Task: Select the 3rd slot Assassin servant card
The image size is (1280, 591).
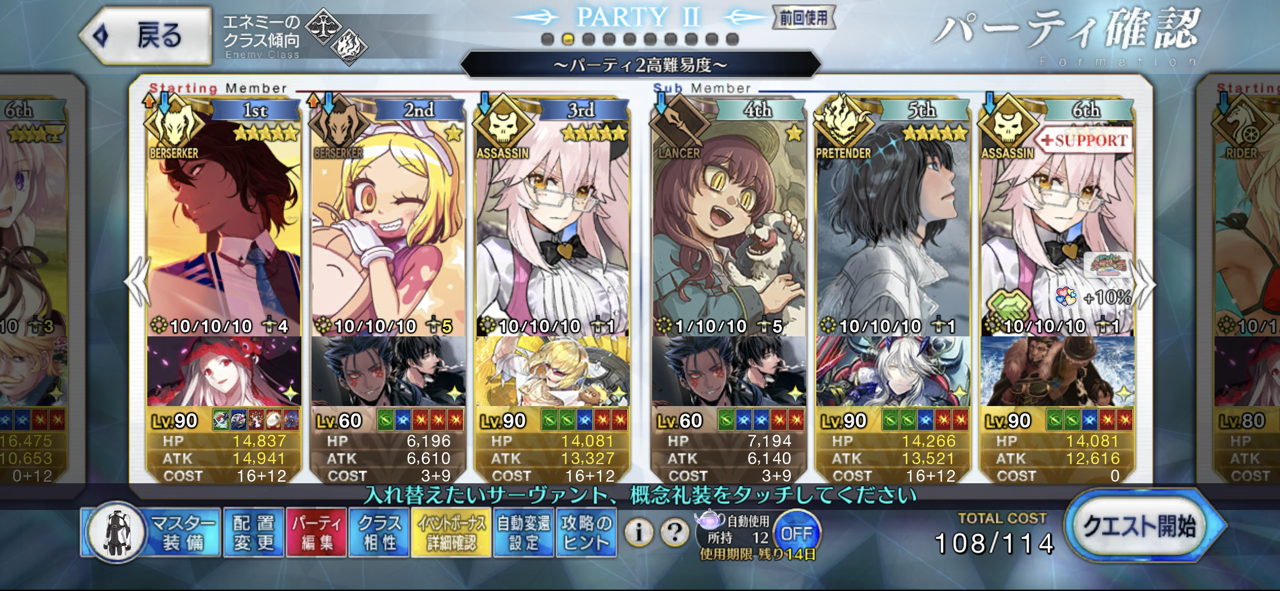Action: pos(552,230)
